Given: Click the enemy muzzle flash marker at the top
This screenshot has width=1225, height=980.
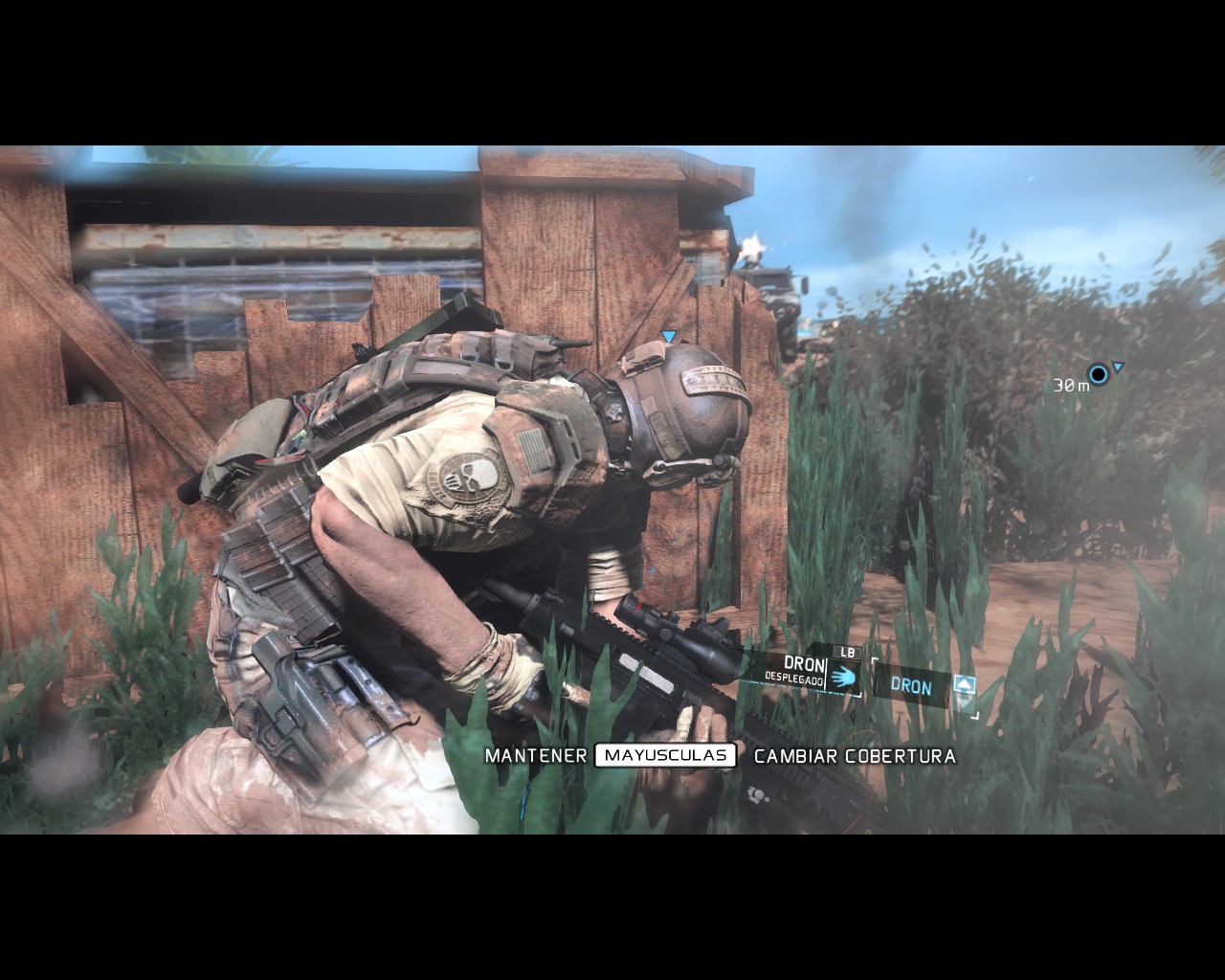Looking at the screenshot, I should [x=752, y=246].
